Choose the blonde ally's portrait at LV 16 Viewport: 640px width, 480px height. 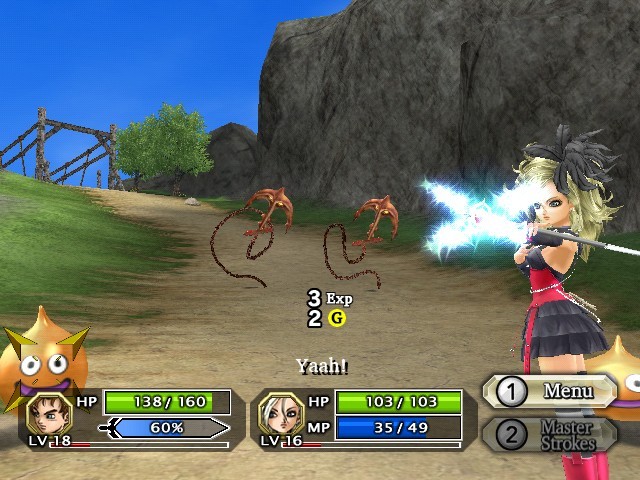[x=280, y=412]
